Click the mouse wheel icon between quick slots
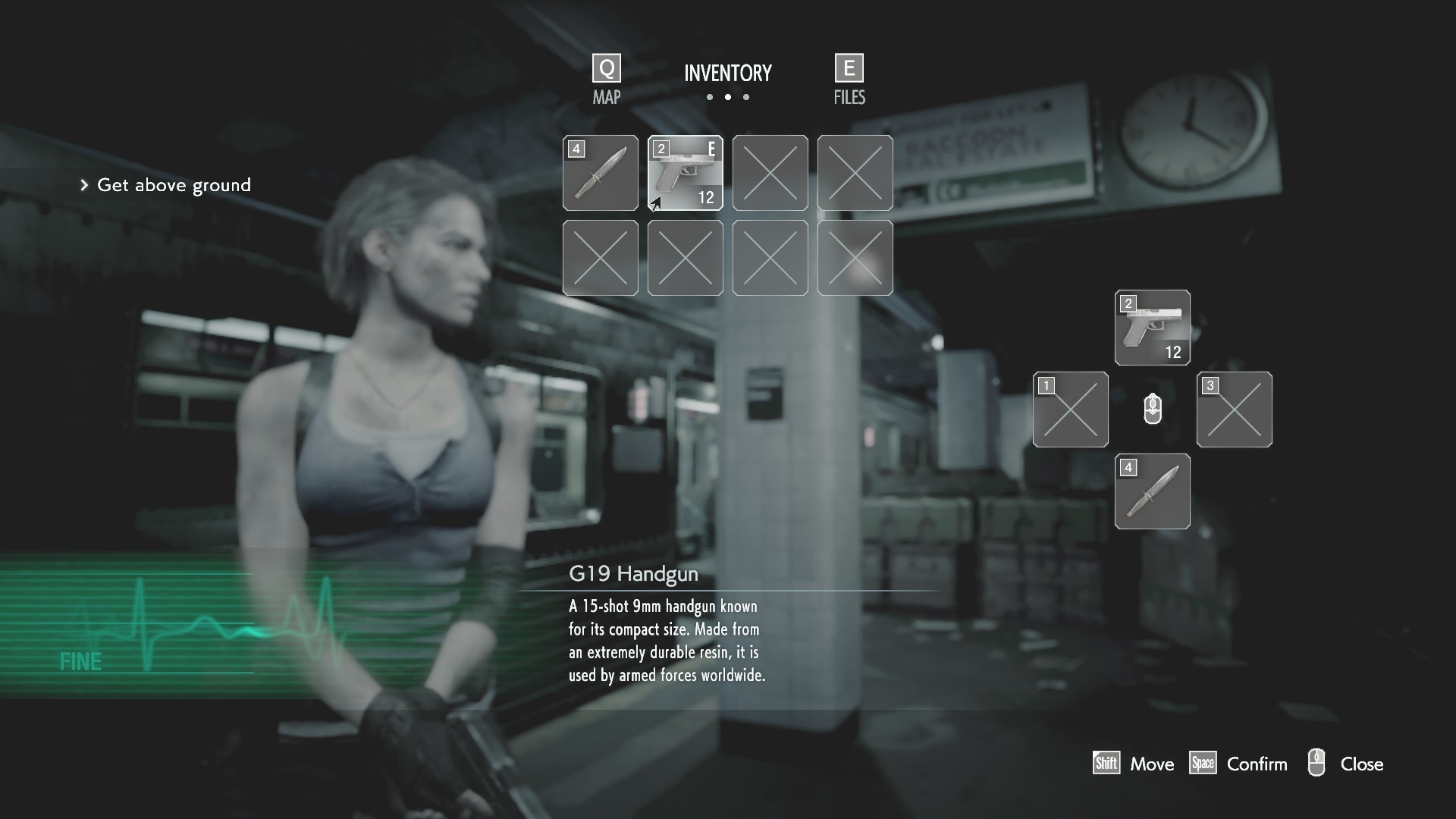The image size is (1456, 819). pyautogui.click(x=1152, y=409)
